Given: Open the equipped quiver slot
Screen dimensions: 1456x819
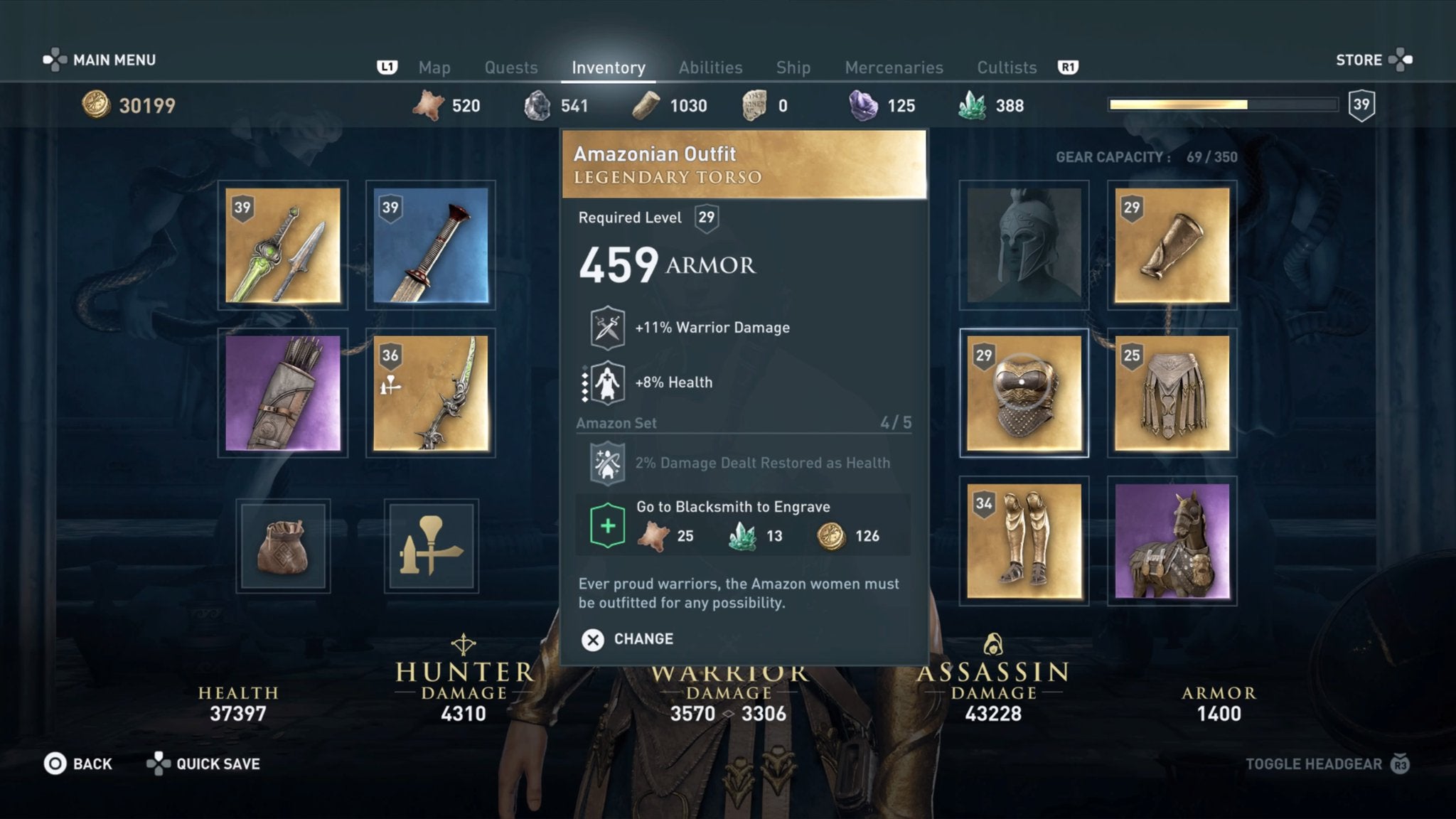Looking at the screenshot, I should (x=282, y=393).
